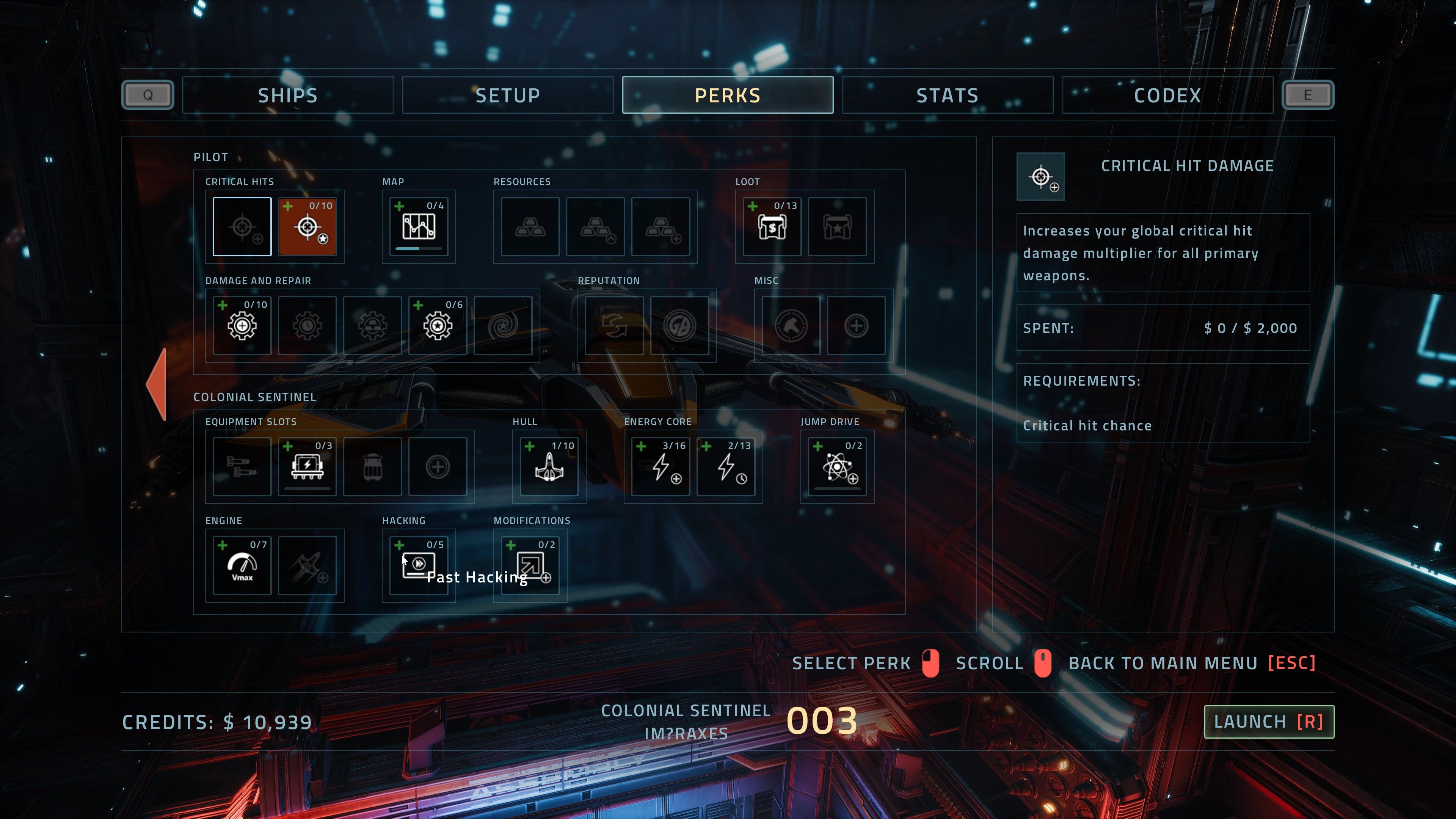The height and width of the screenshot is (819, 1456).
Task: Open the CODEX tab
Action: tap(1167, 95)
